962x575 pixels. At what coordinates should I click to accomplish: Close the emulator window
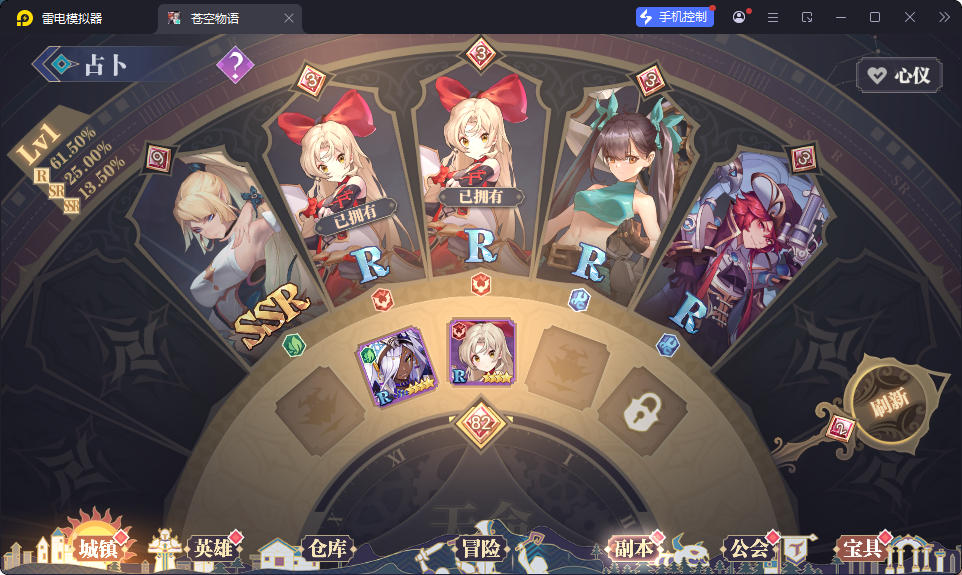tap(909, 17)
